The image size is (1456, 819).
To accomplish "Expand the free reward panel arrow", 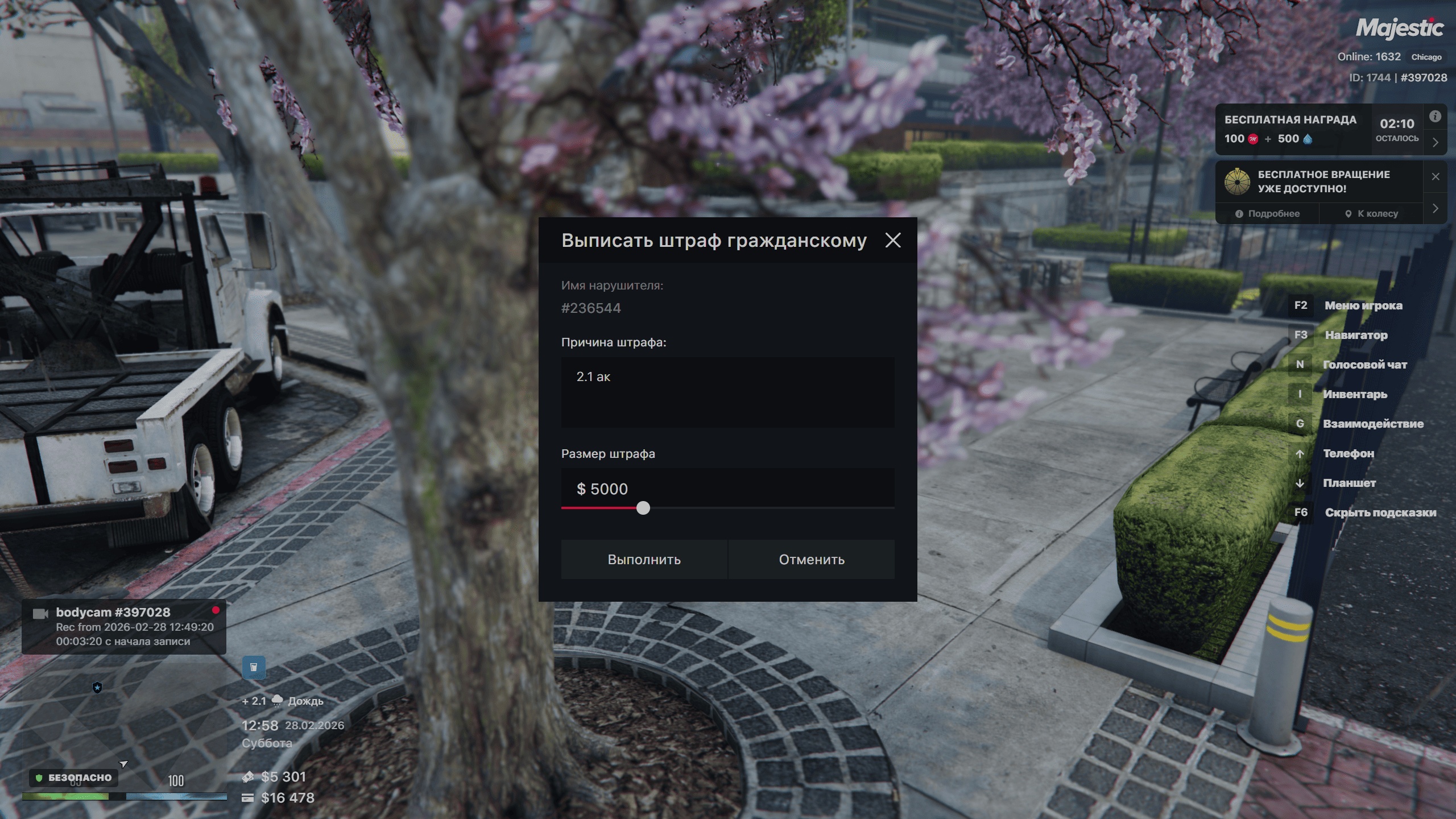I will pos(1436,142).
